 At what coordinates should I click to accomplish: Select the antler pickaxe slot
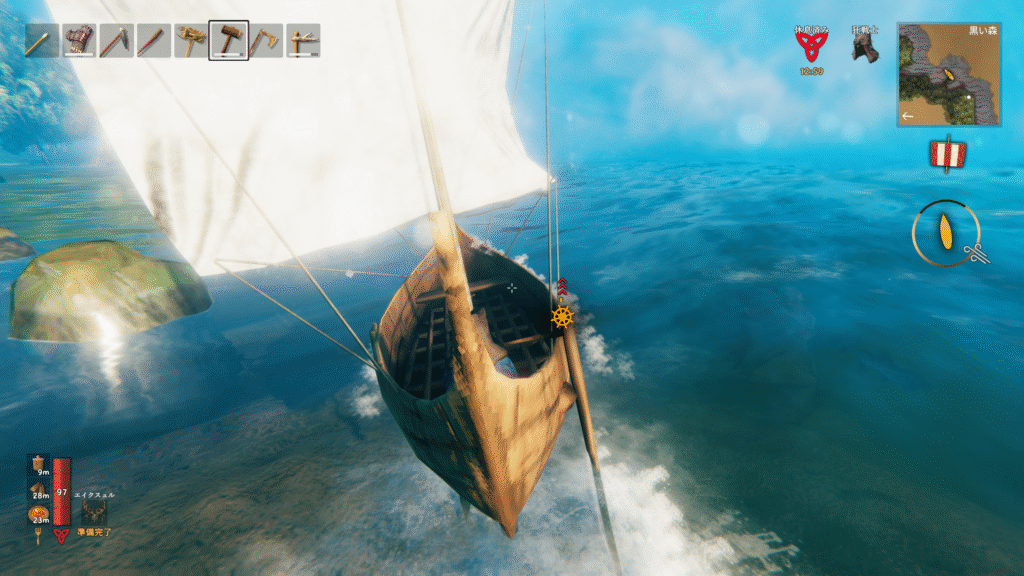point(303,41)
